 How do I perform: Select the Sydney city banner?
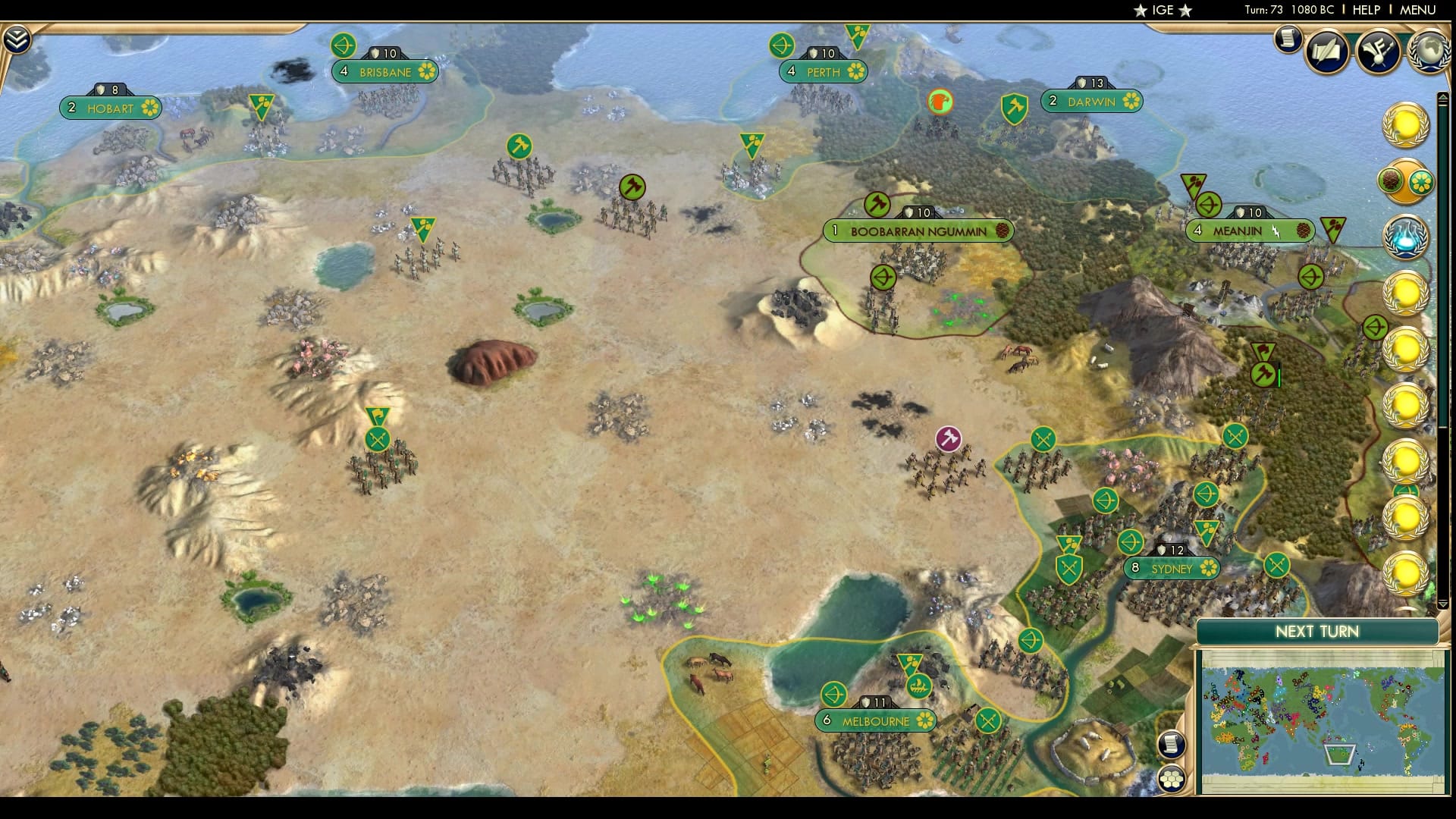(x=1172, y=568)
